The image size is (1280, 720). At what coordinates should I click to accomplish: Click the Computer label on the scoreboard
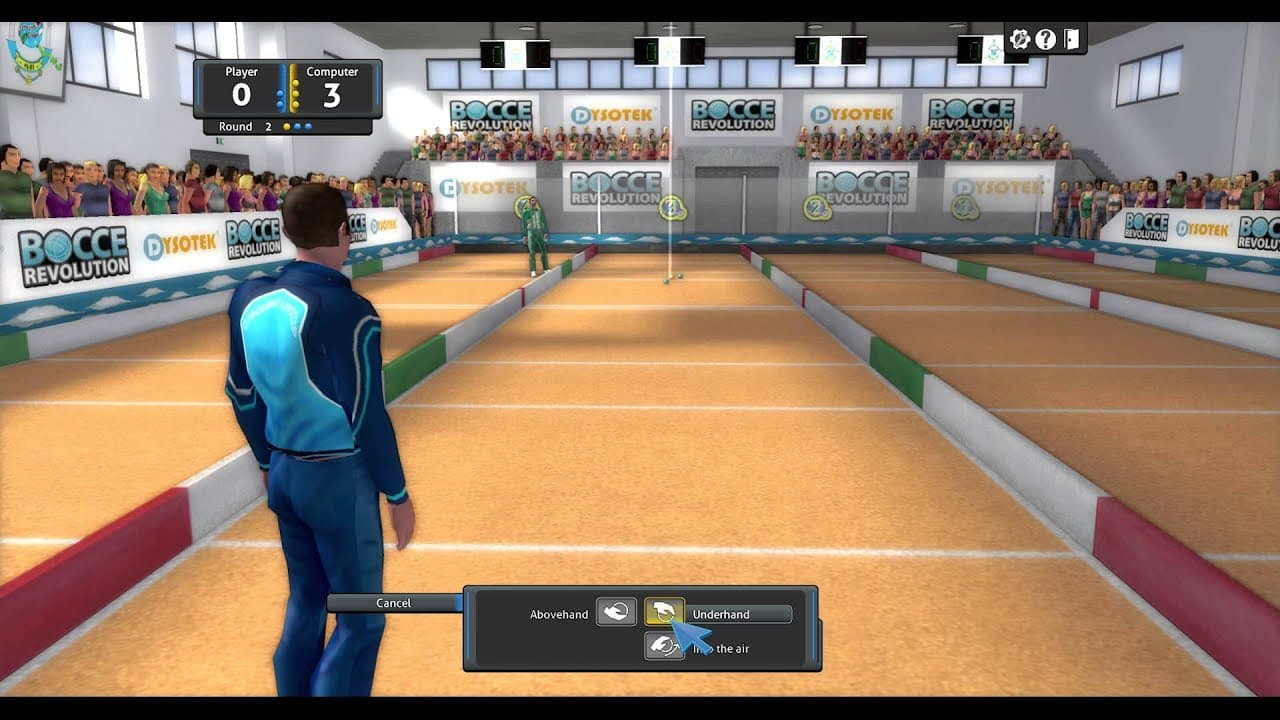(x=332, y=72)
